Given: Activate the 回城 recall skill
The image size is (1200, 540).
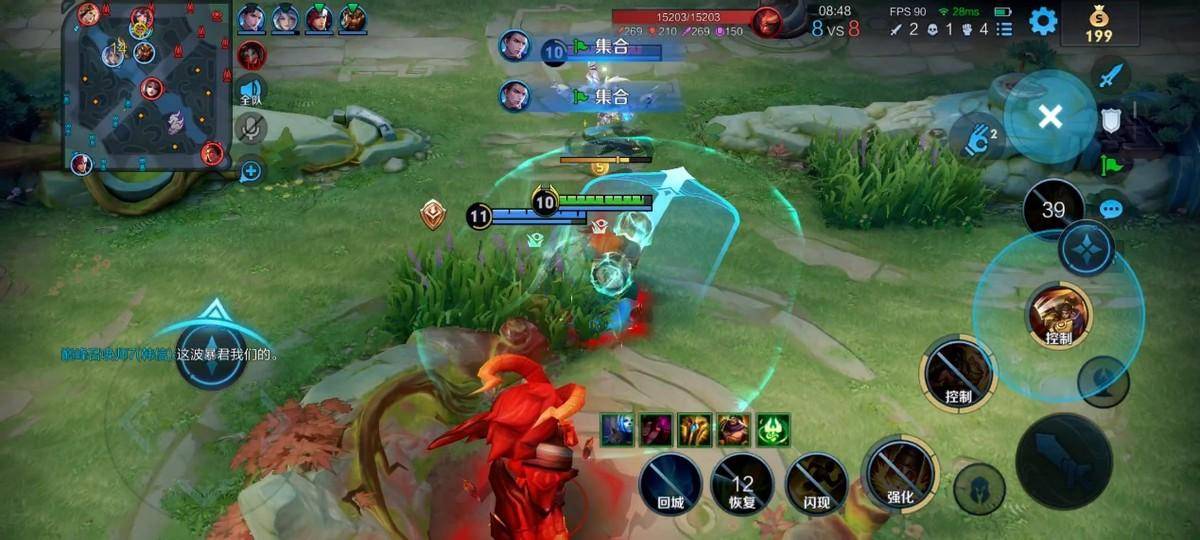Looking at the screenshot, I should [670, 483].
